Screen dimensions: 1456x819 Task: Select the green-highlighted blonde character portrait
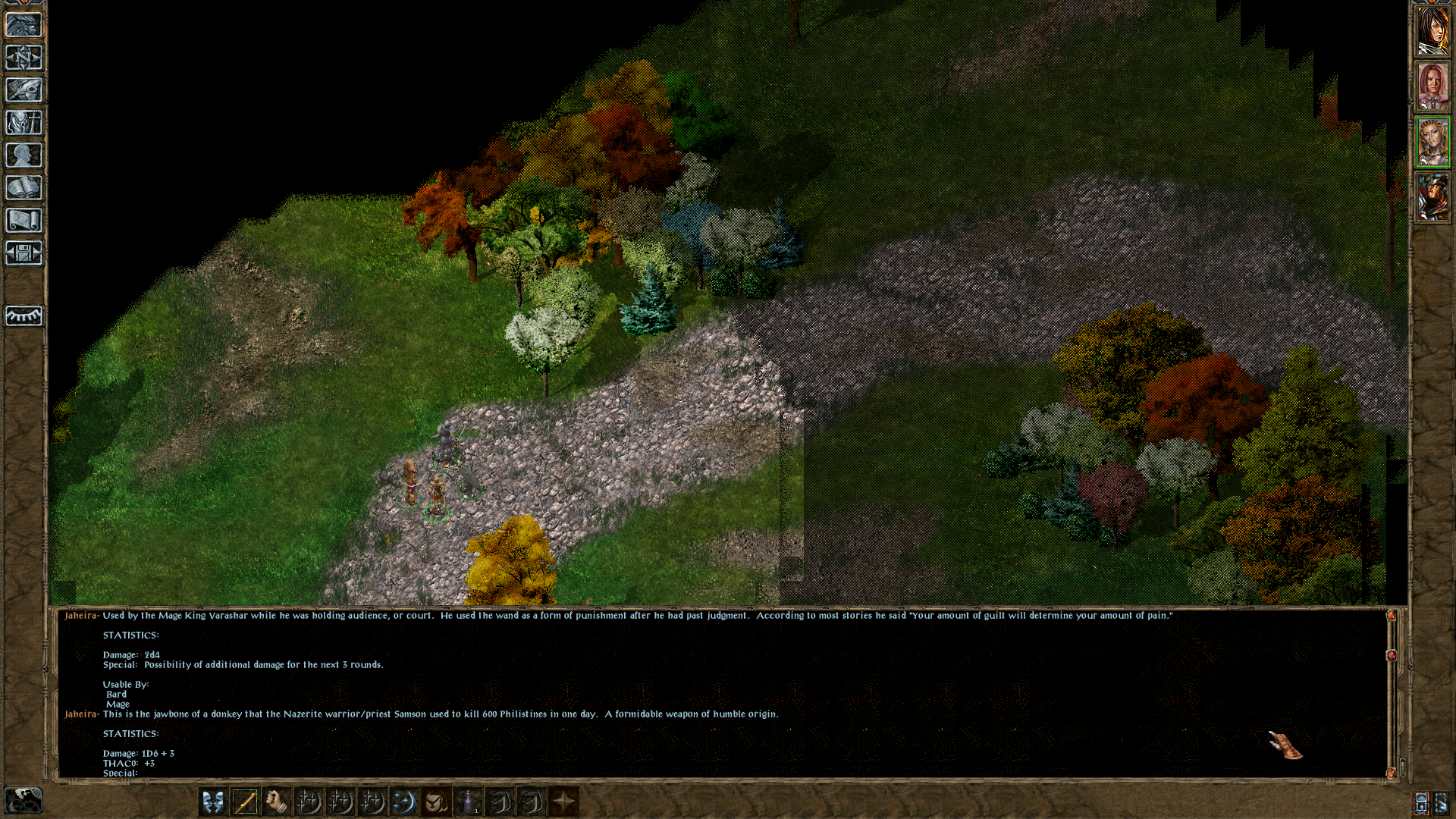click(1432, 142)
